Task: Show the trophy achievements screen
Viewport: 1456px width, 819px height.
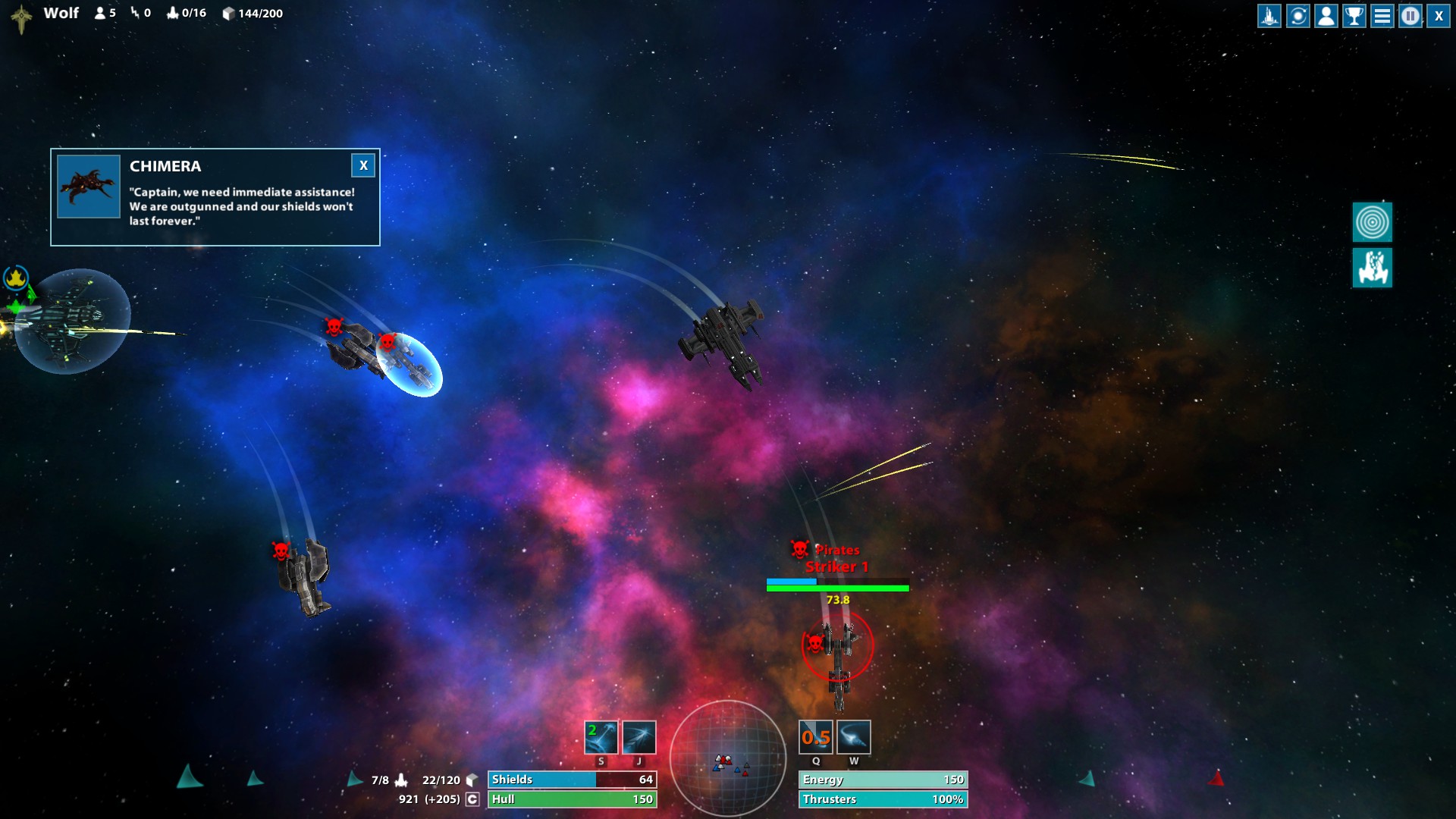Action: [1354, 16]
